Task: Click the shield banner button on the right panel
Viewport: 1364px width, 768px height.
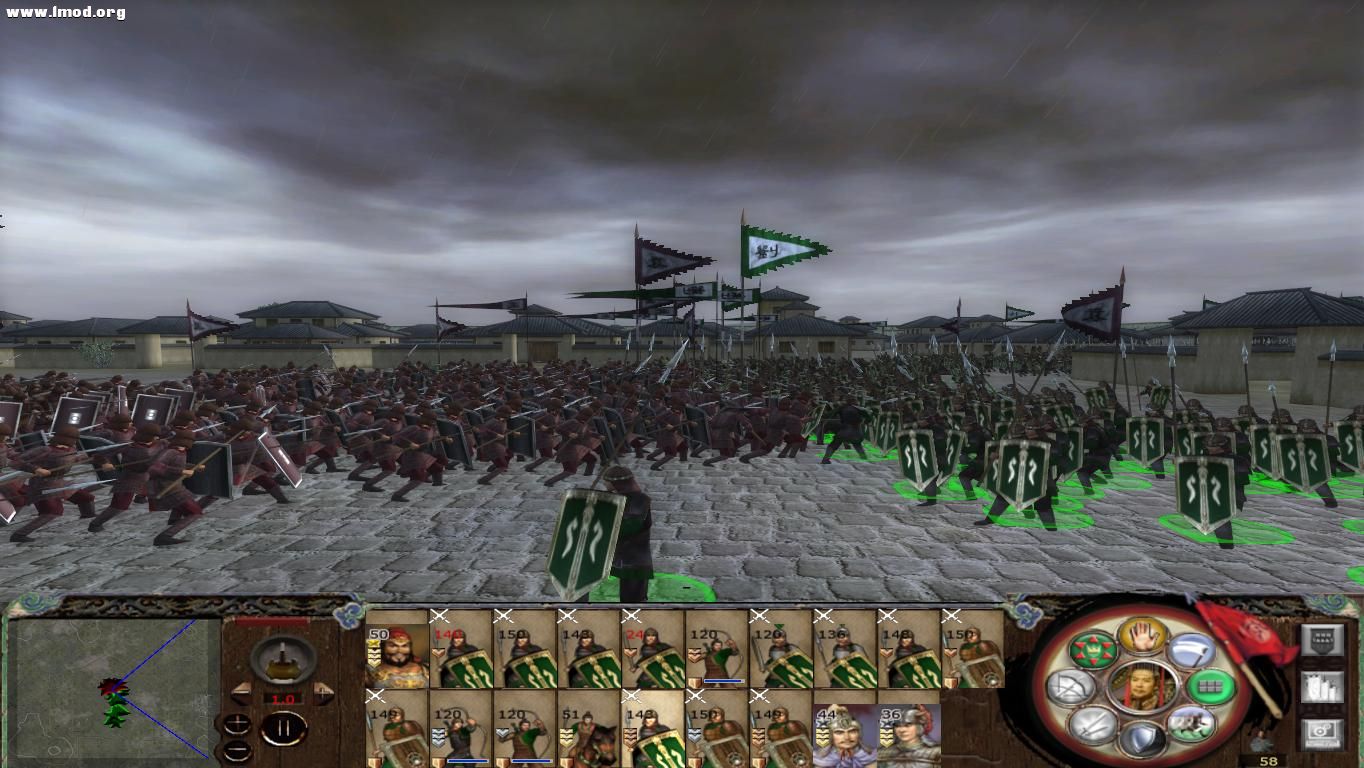Action: (1323, 641)
